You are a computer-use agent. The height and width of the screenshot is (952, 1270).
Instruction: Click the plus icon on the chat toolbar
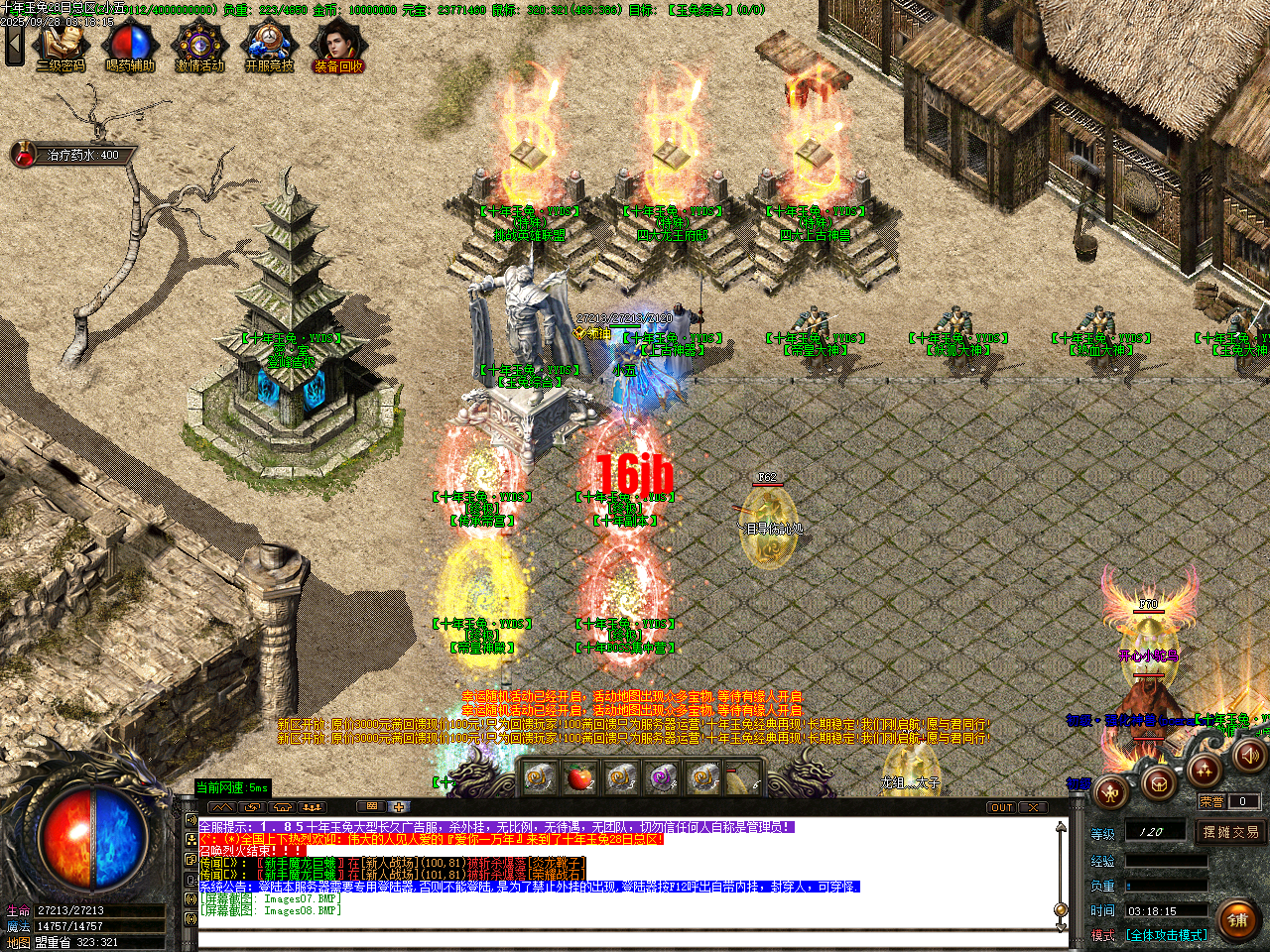398,806
